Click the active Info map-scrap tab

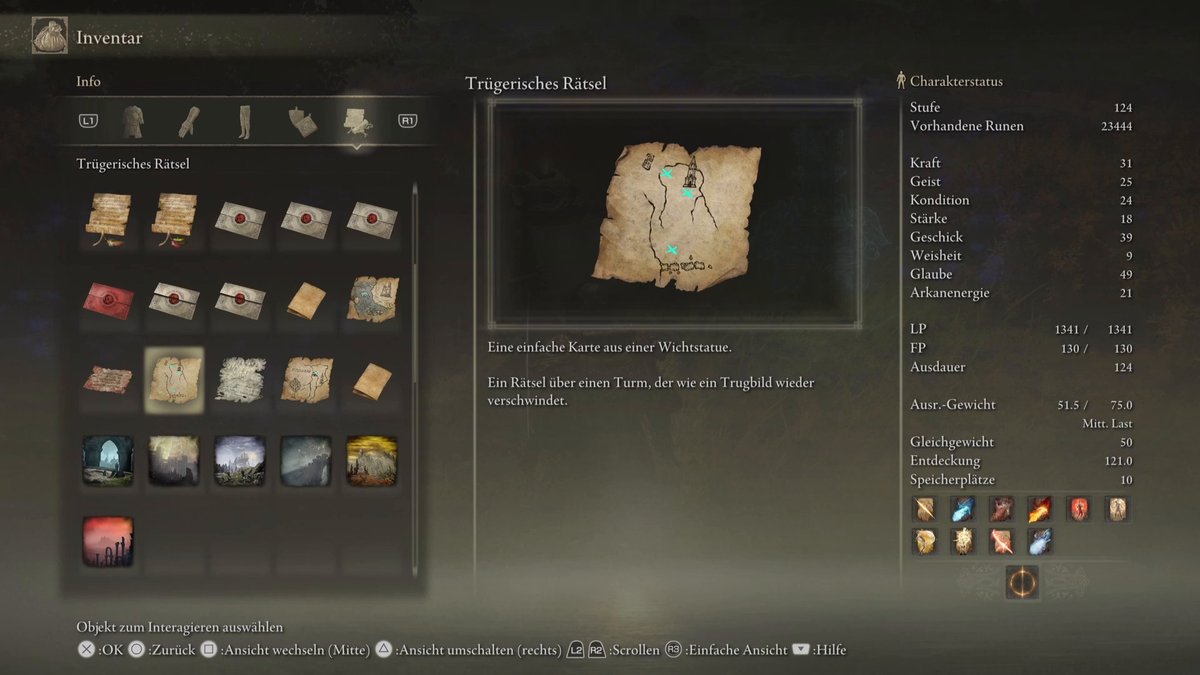(x=356, y=121)
